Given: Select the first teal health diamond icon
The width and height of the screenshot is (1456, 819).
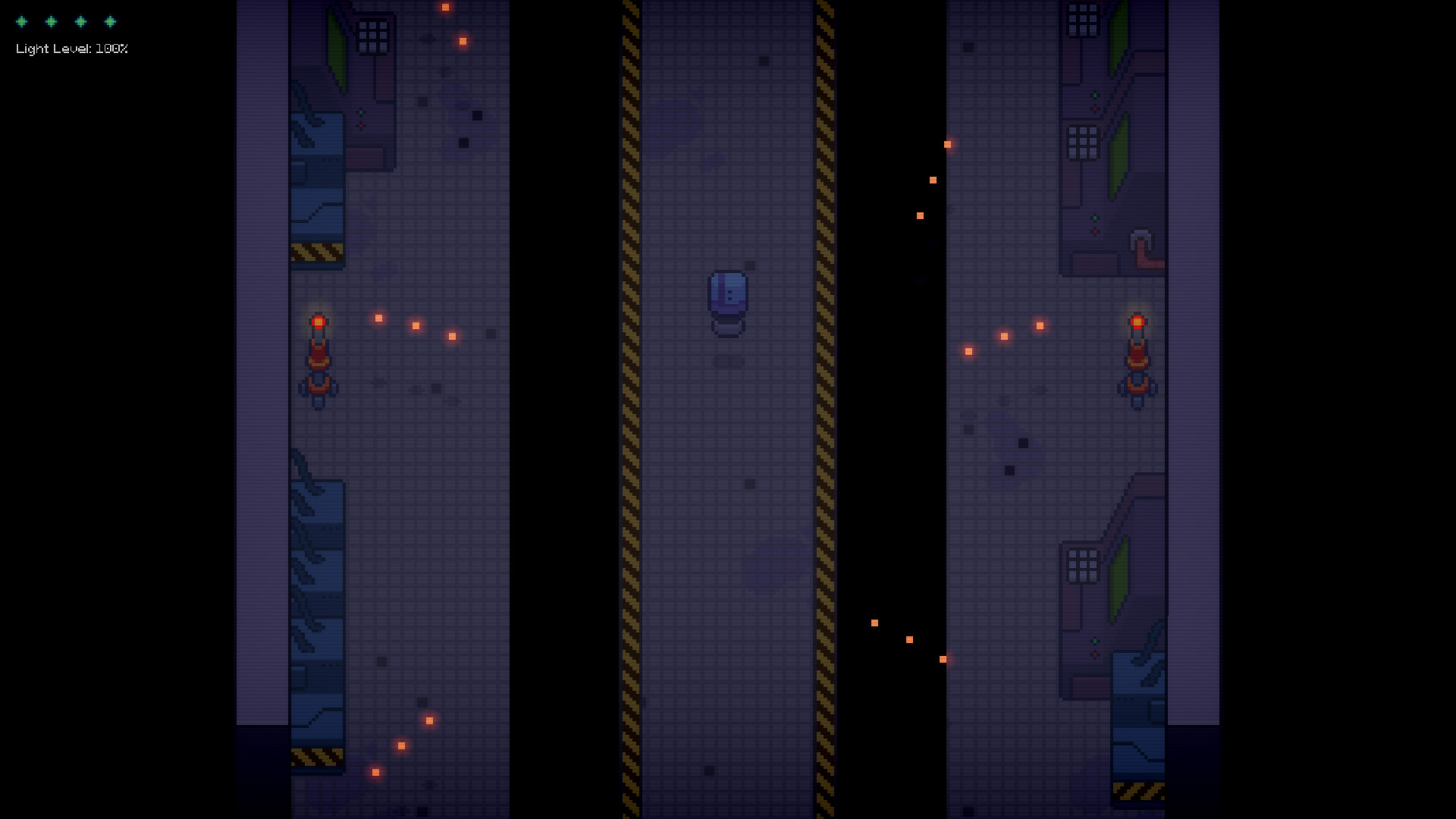Looking at the screenshot, I should pyautogui.click(x=20, y=22).
